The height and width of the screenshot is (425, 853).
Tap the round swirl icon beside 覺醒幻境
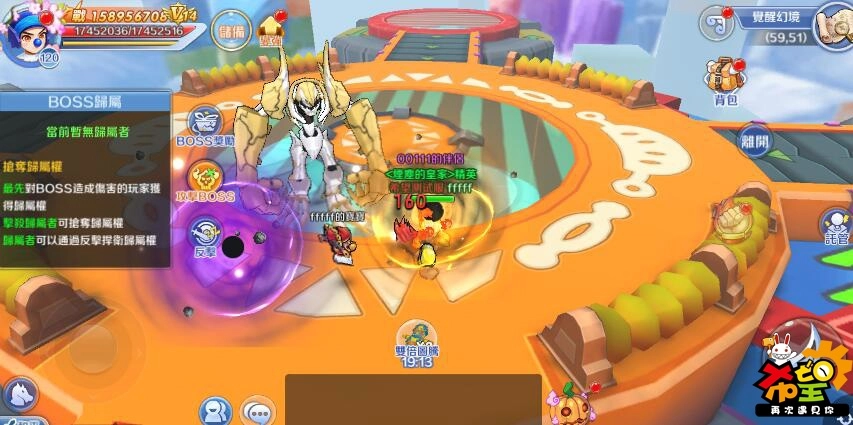[713, 19]
